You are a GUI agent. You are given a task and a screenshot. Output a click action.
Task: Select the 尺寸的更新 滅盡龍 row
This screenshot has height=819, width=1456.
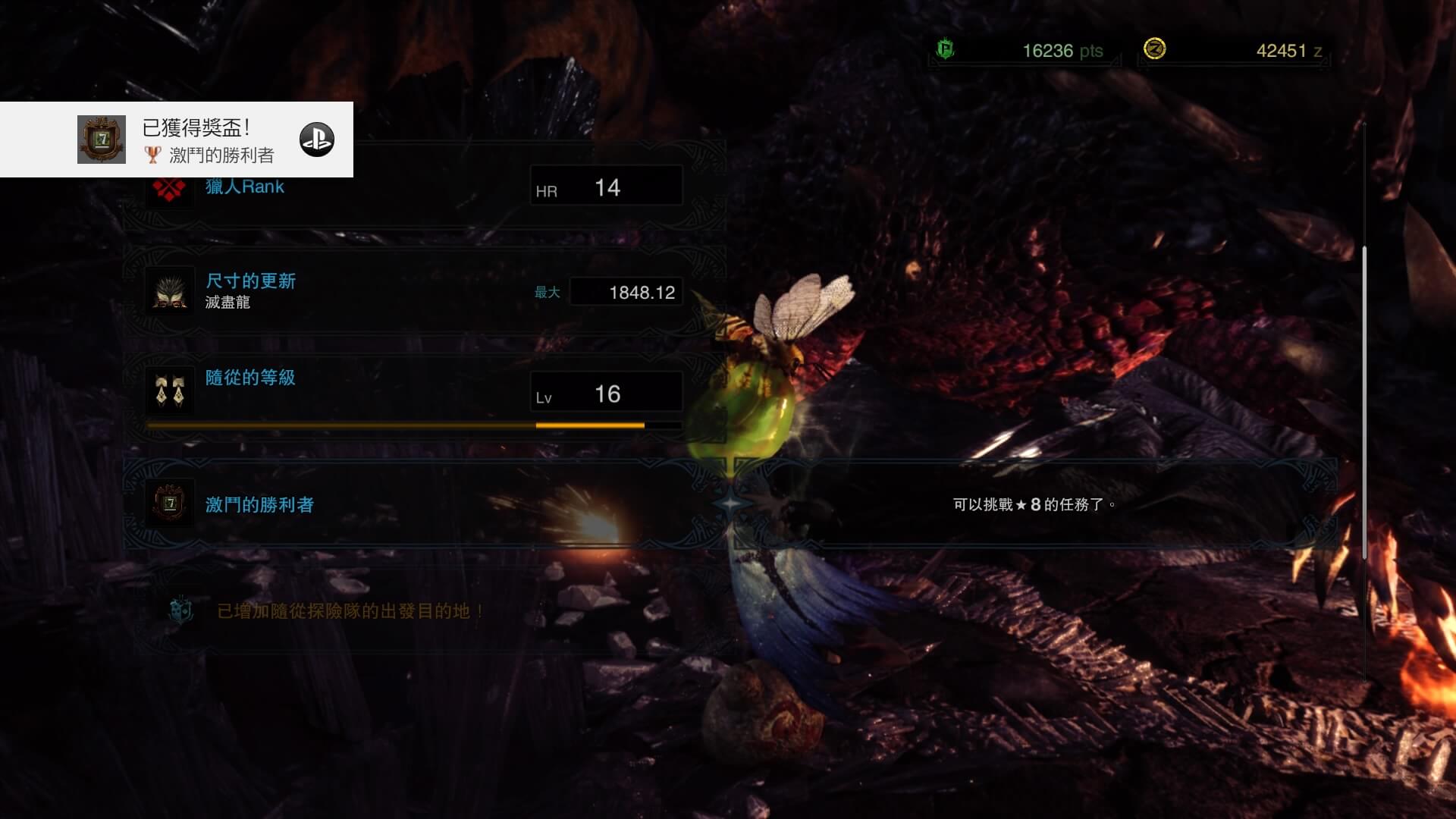coord(425,291)
